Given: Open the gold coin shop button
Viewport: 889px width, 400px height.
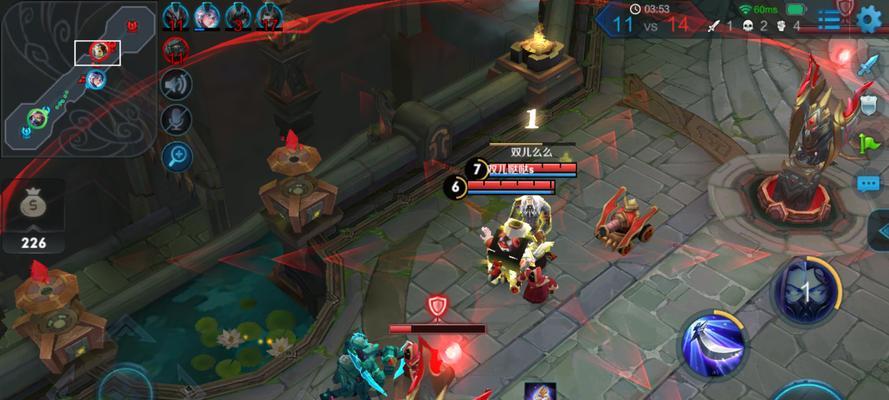Looking at the screenshot, I should [x=32, y=207].
